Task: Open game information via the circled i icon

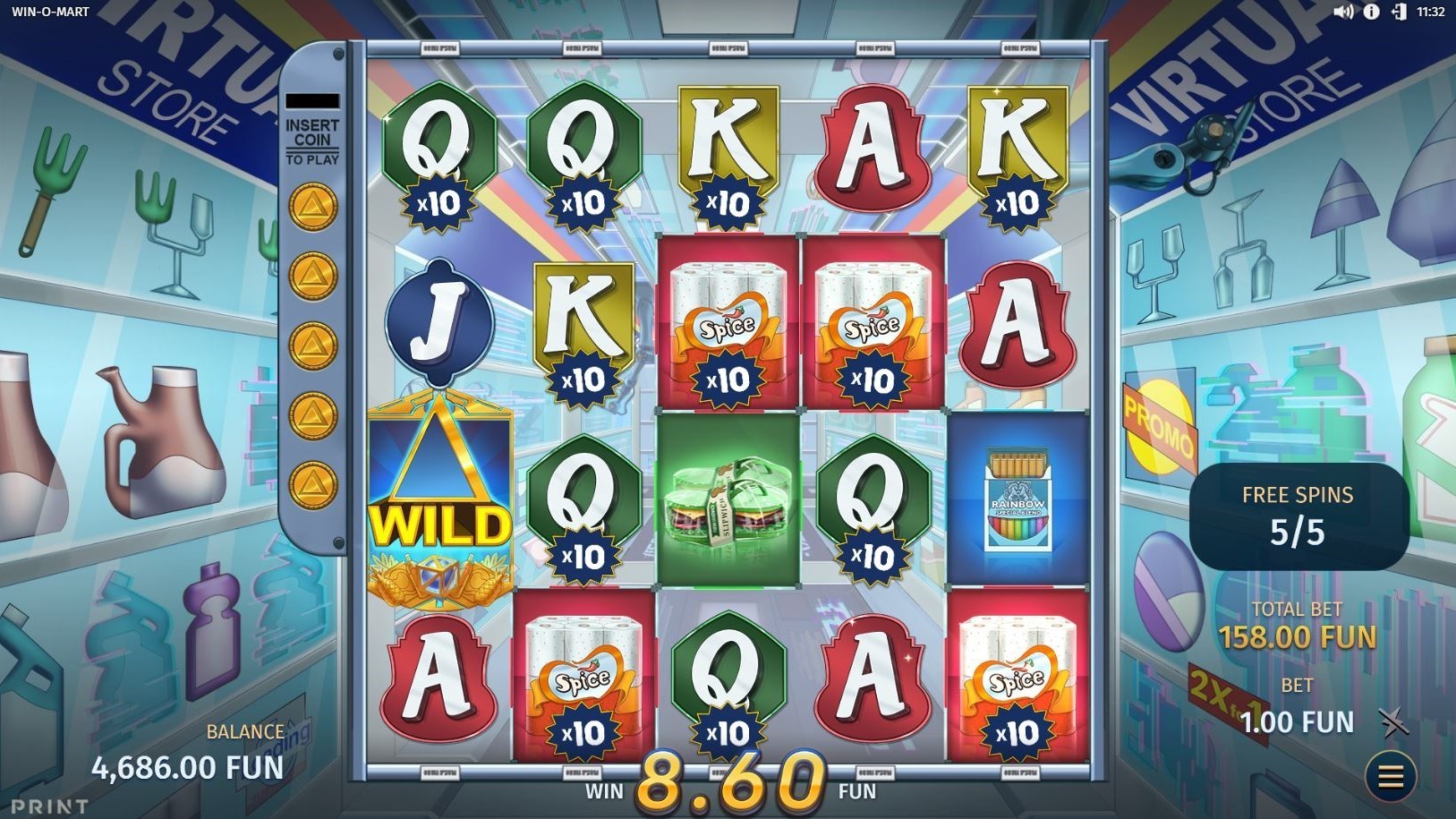Action: 1370,13
